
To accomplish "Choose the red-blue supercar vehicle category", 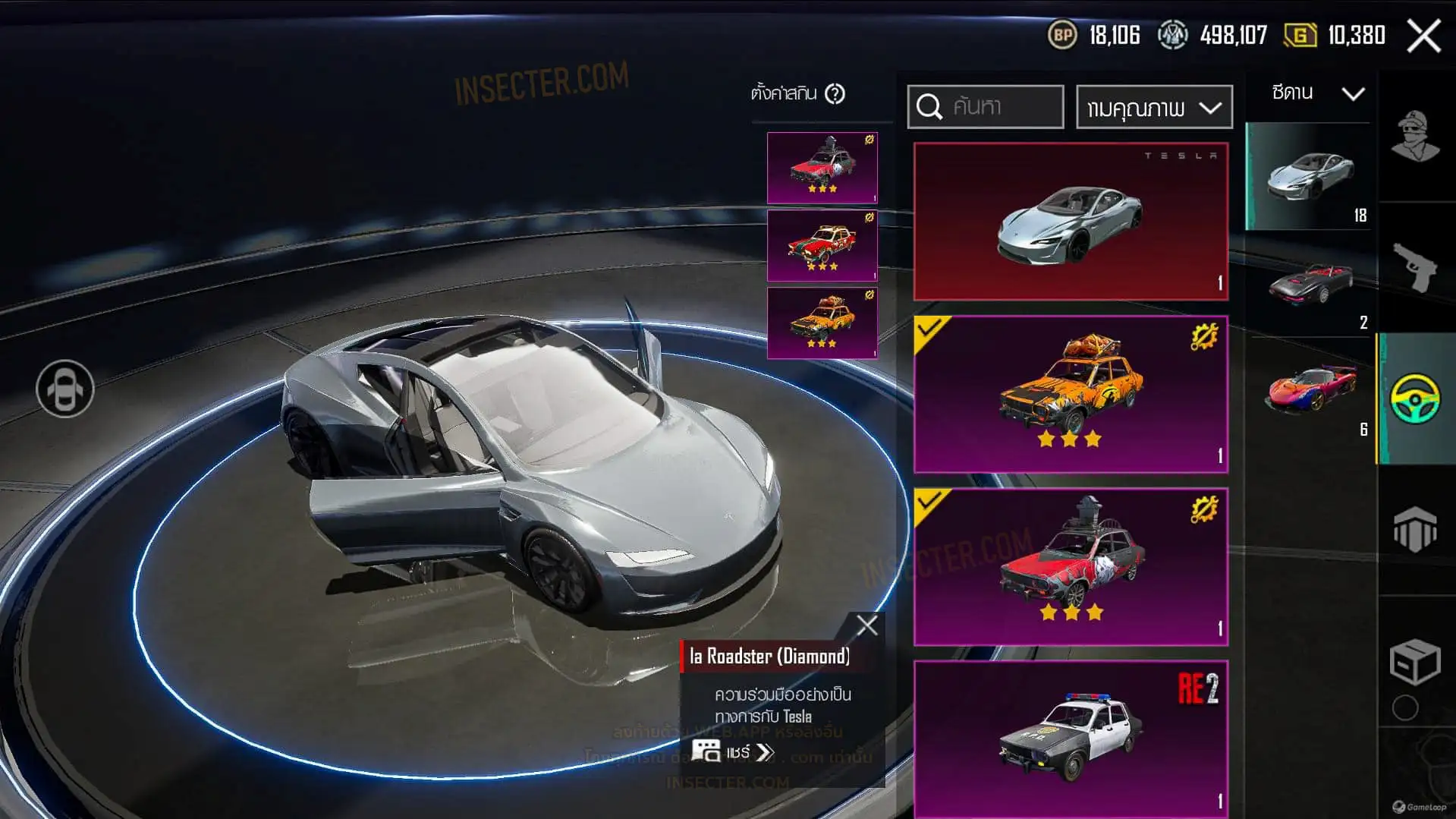I will click(x=1310, y=389).
